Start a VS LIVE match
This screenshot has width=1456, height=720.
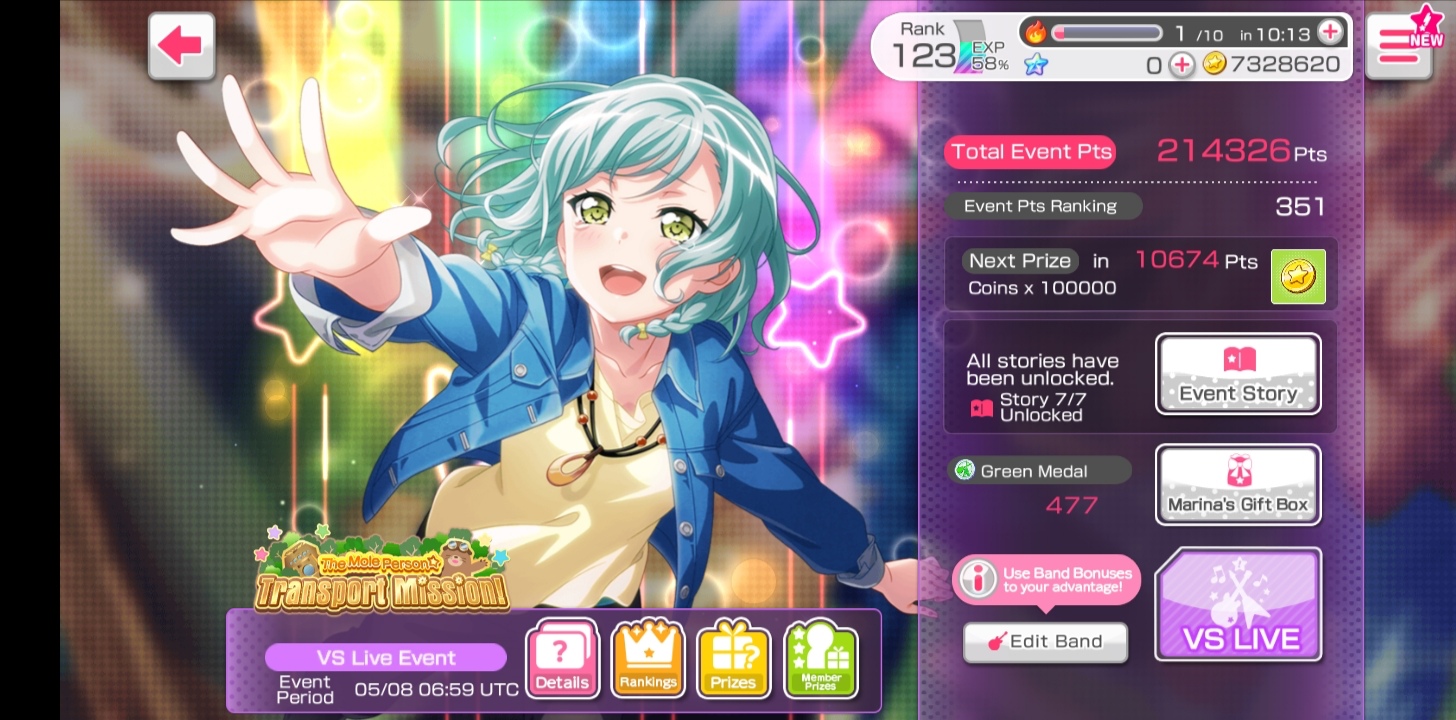[x=1238, y=605]
